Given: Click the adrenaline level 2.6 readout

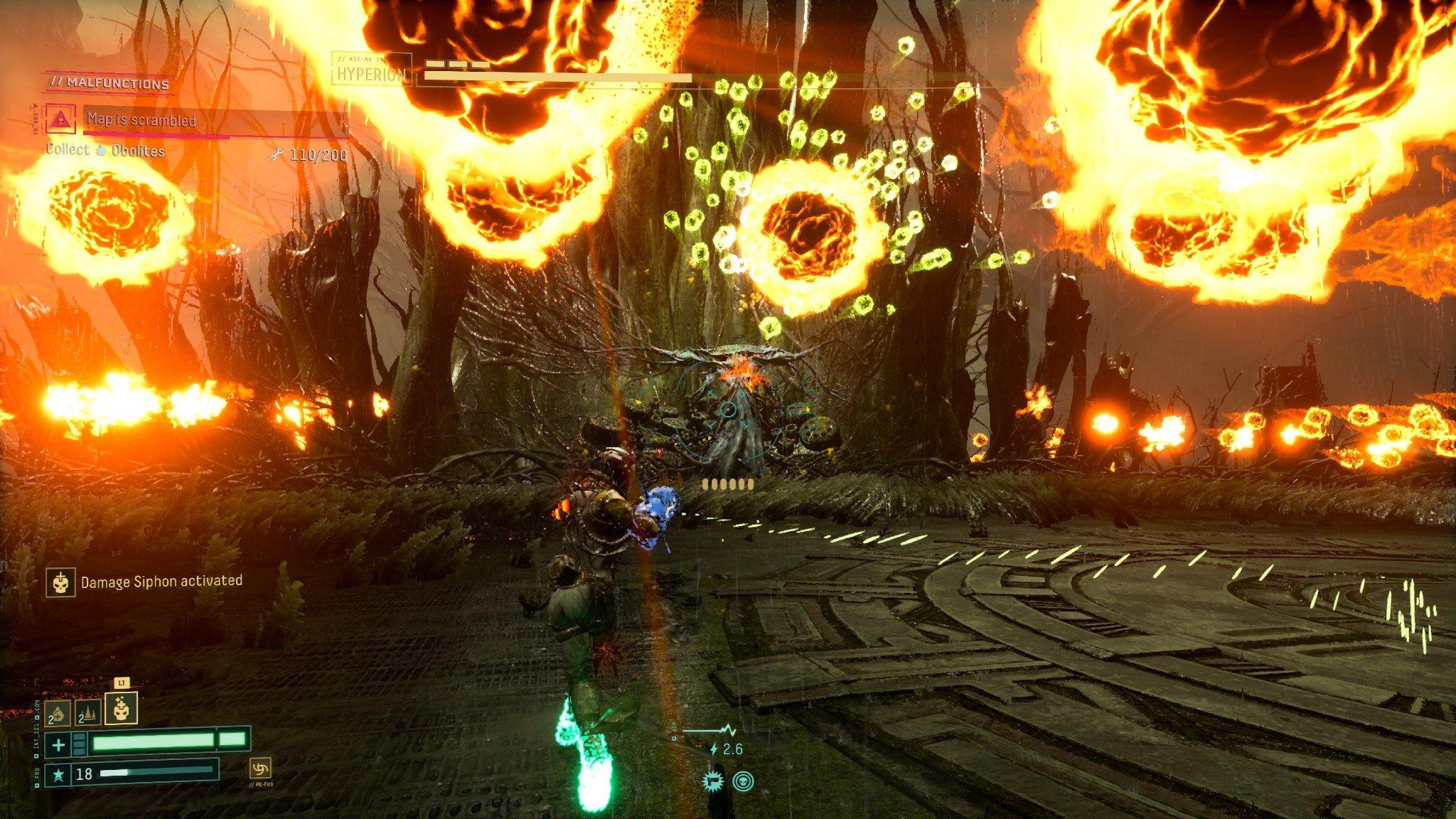Looking at the screenshot, I should (733, 749).
